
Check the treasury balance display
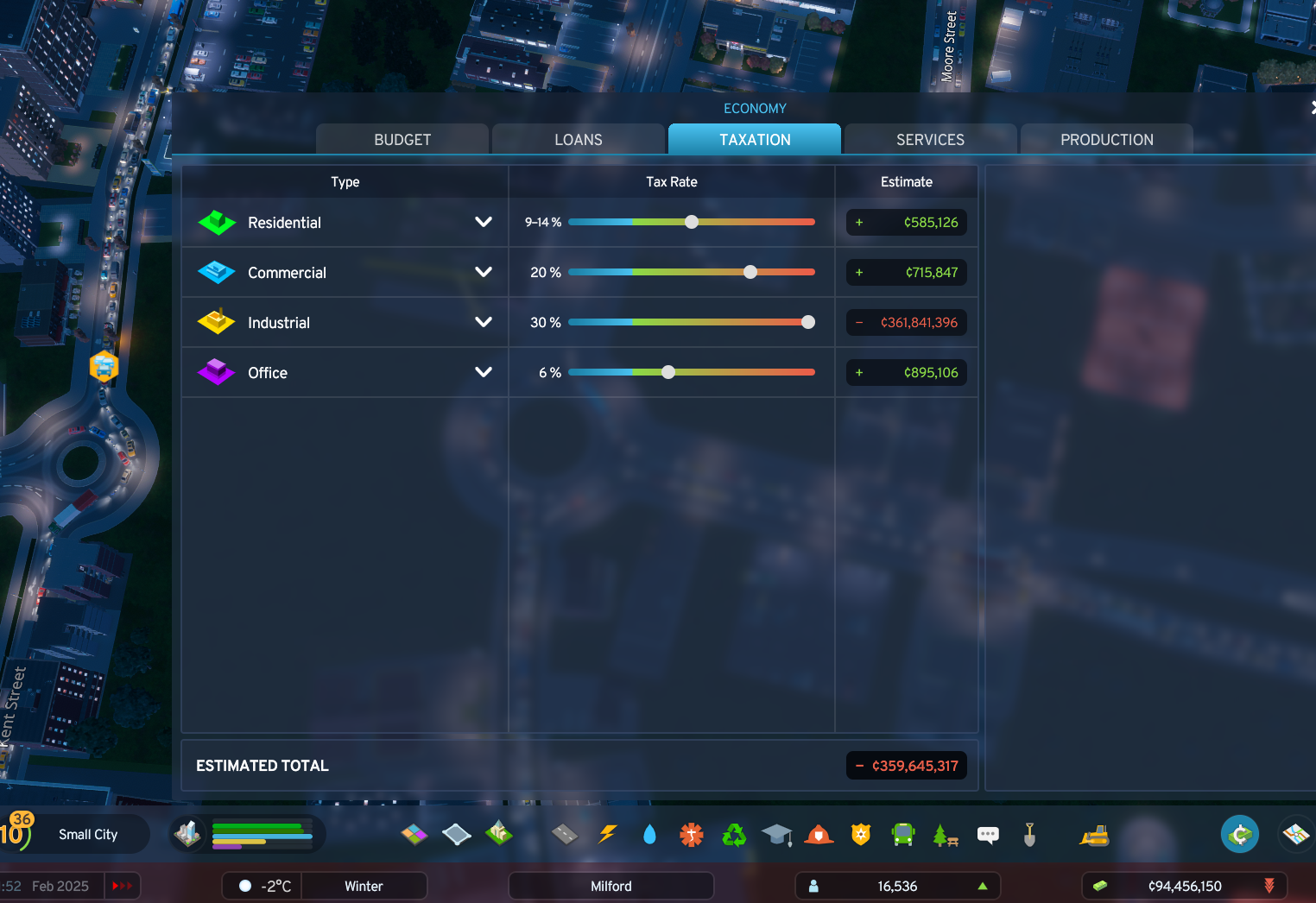pyautogui.click(x=1183, y=886)
